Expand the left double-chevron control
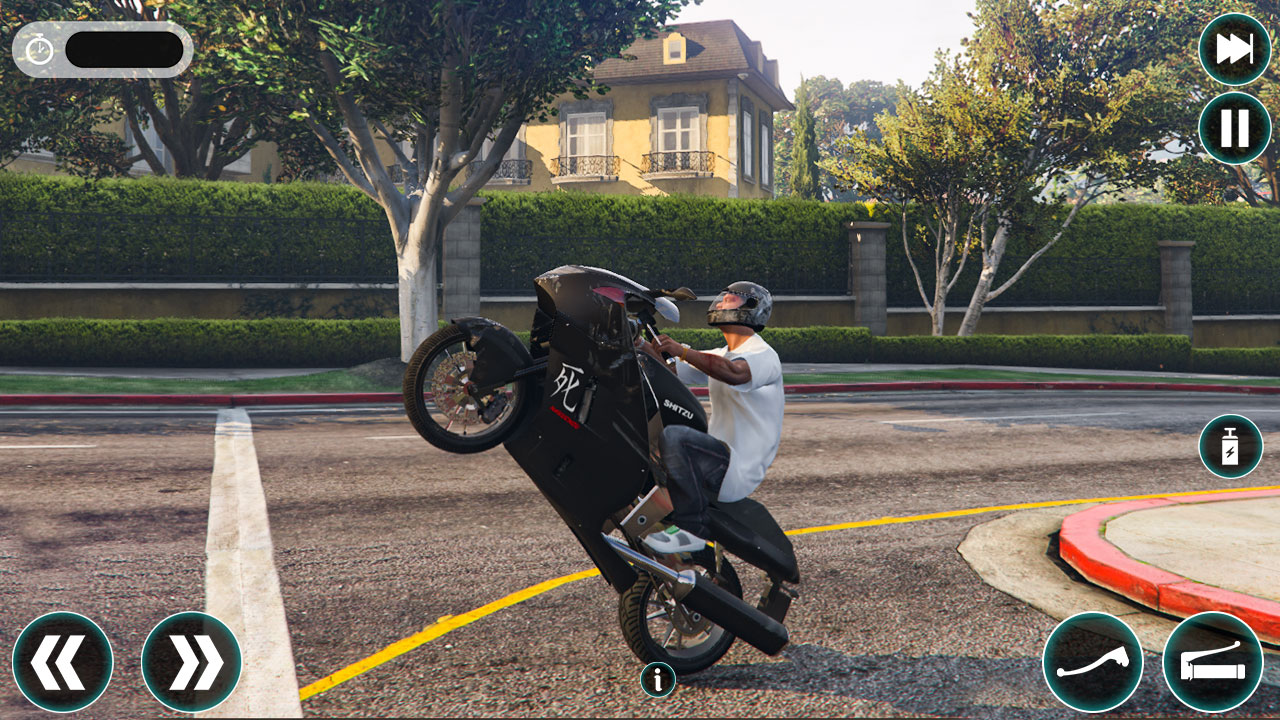This screenshot has width=1280, height=720. (62, 662)
